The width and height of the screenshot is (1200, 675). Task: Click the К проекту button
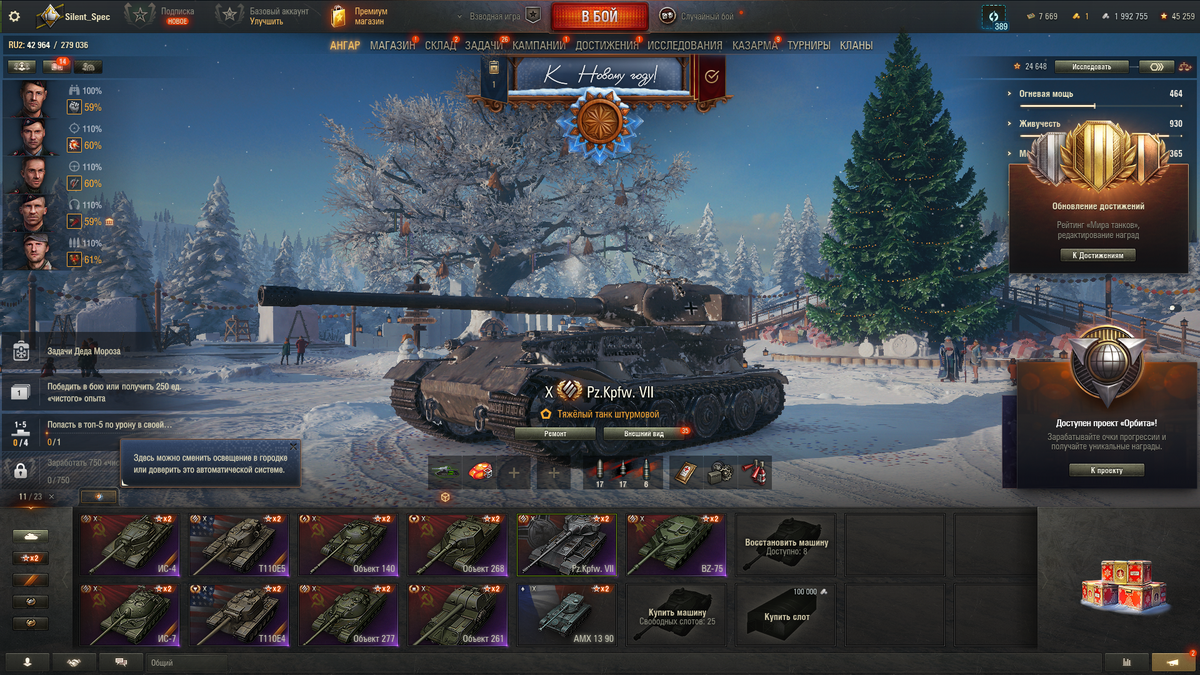[x=1106, y=470]
